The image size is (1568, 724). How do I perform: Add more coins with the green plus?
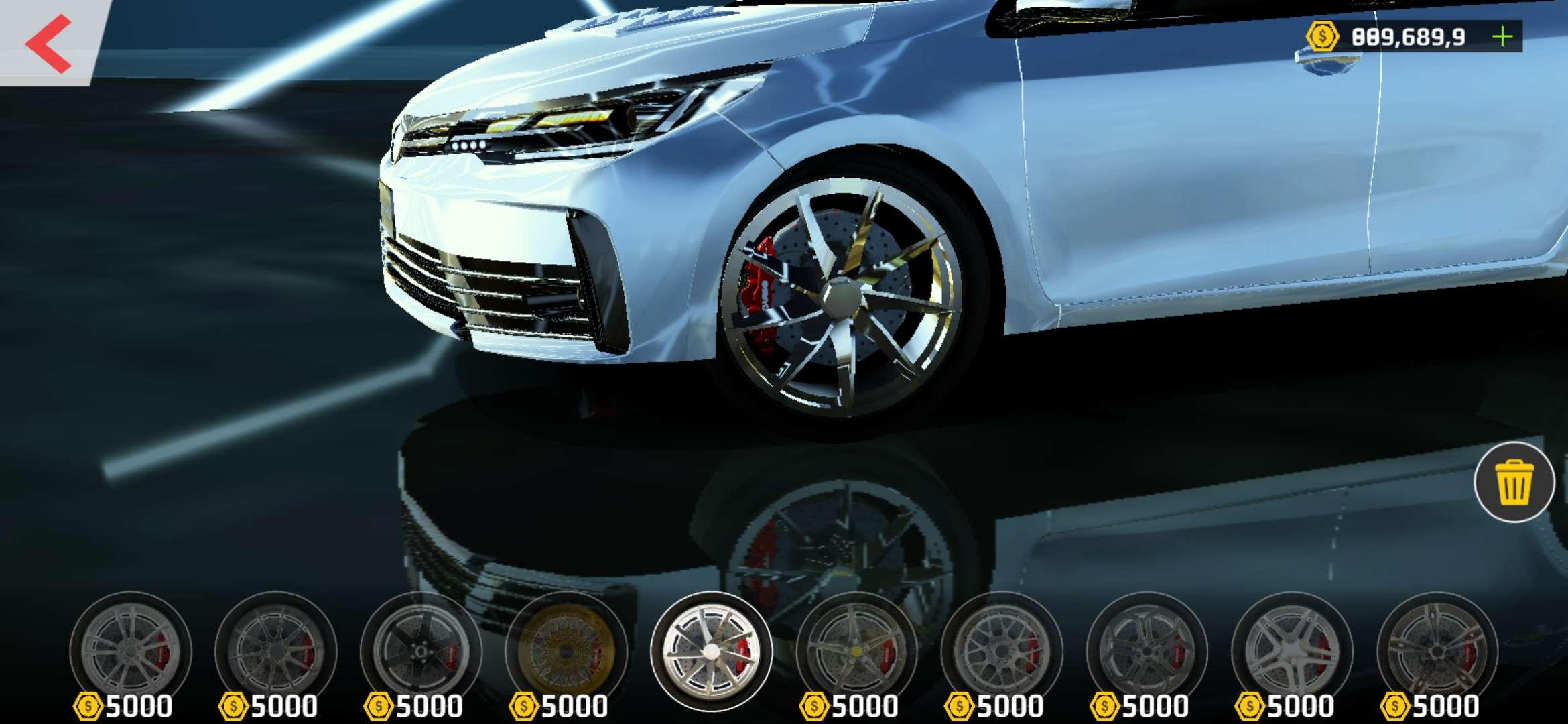coord(1503,36)
